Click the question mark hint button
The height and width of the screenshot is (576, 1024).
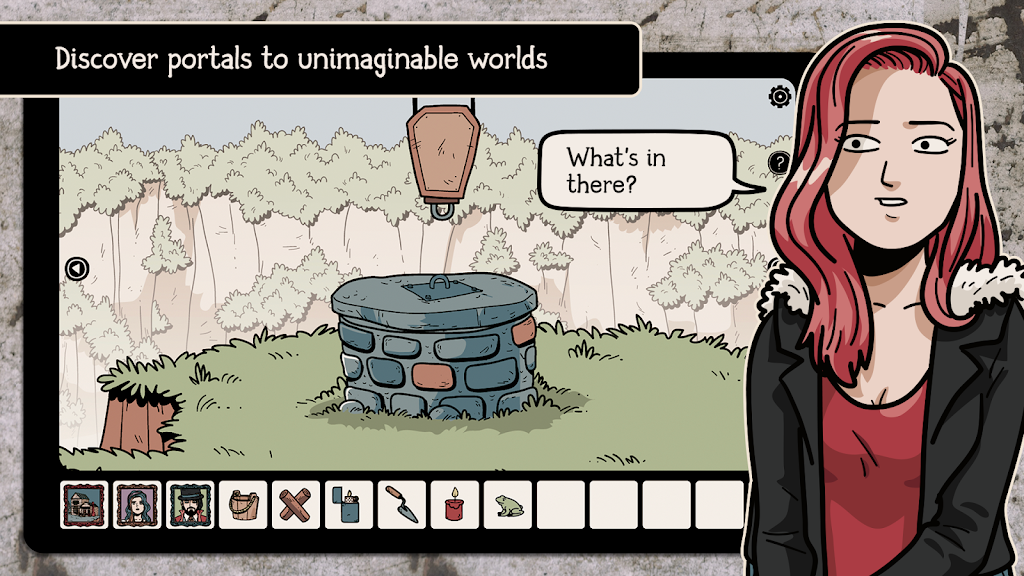[779, 163]
